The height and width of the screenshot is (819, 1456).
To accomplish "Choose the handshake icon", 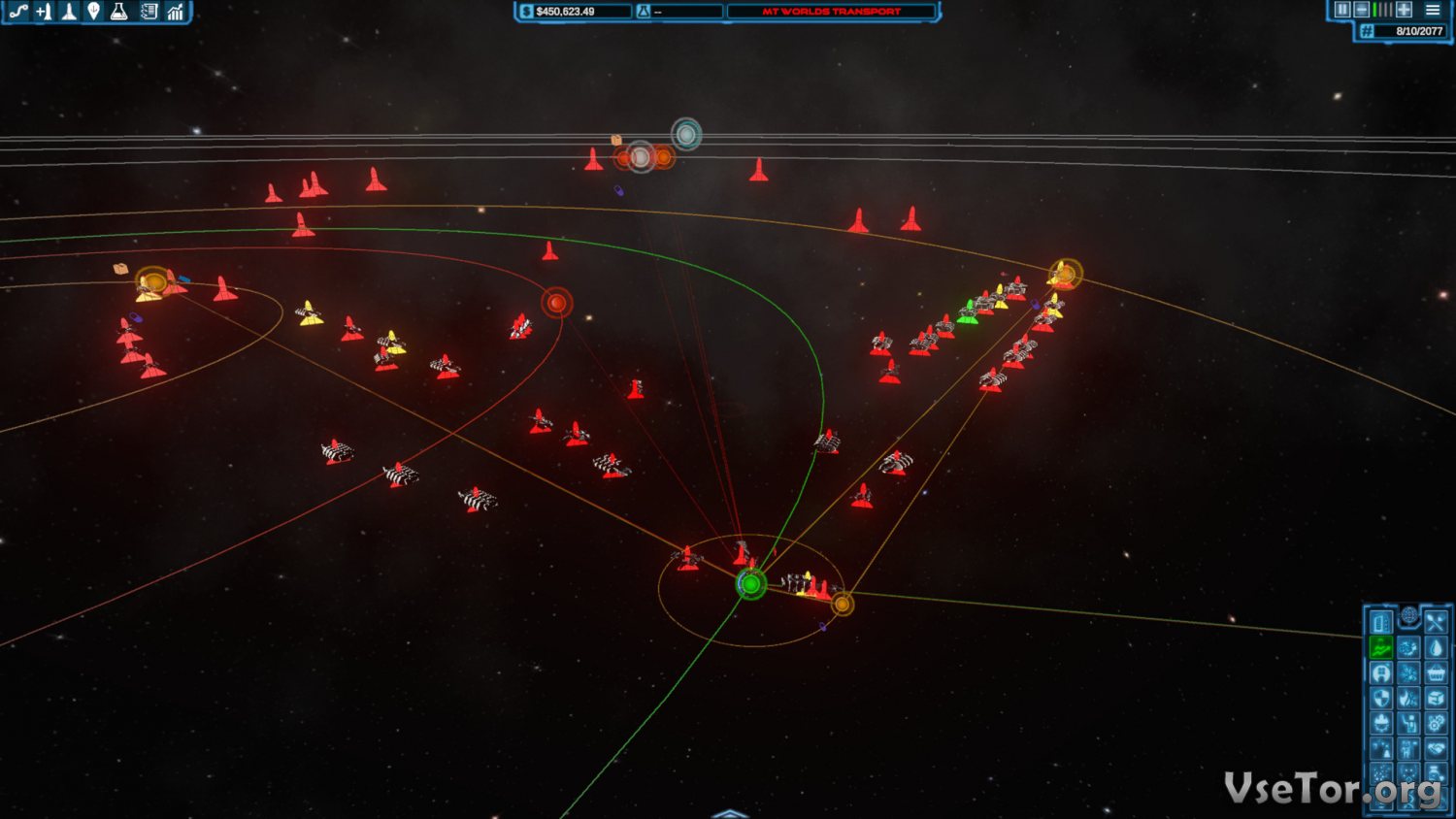I will pos(1436,748).
